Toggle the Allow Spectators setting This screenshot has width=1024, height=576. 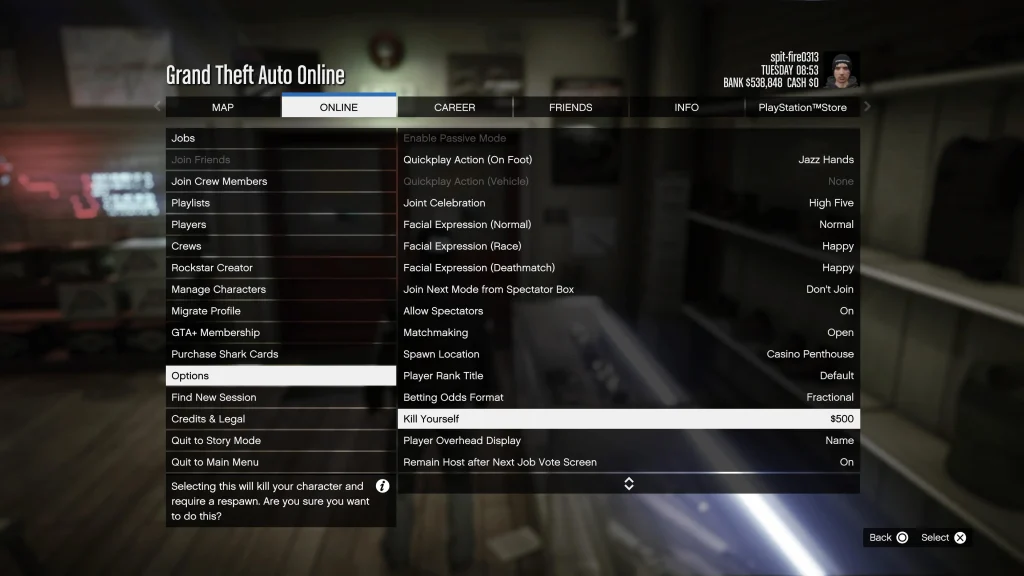coord(628,311)
